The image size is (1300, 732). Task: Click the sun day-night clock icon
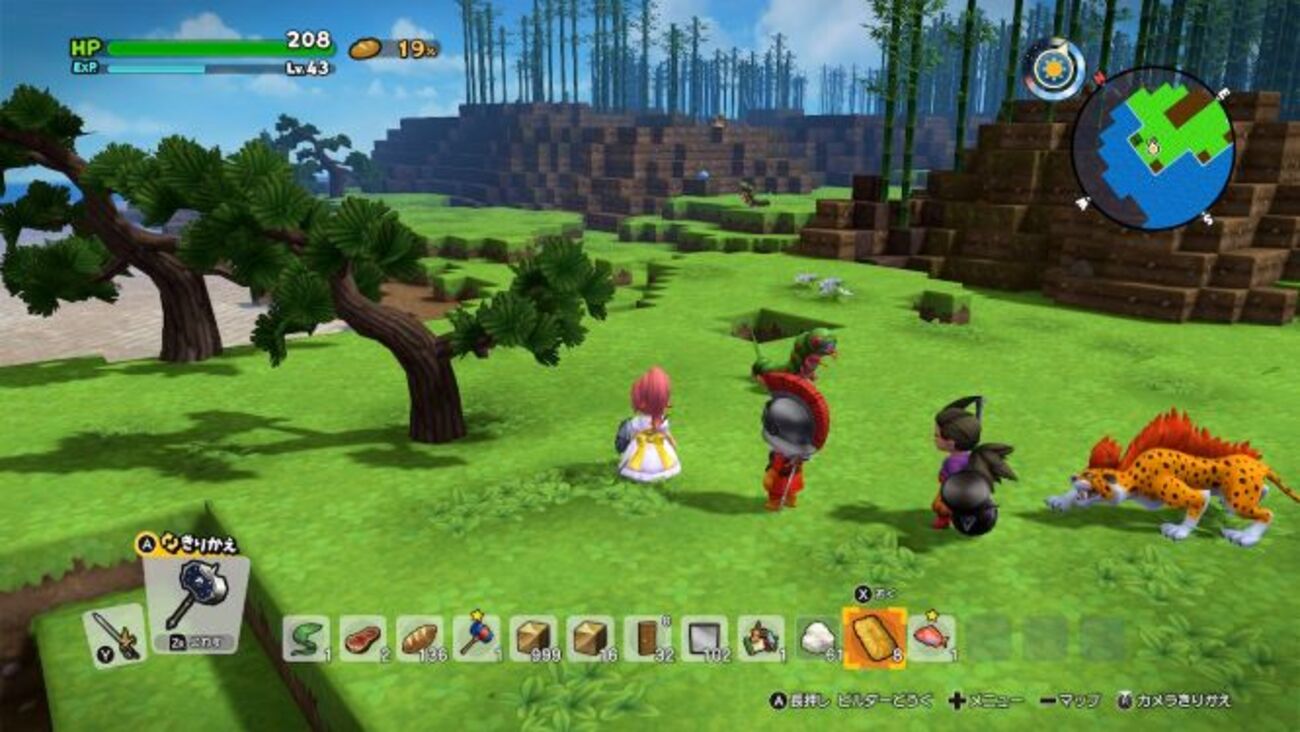point(1054,69)
